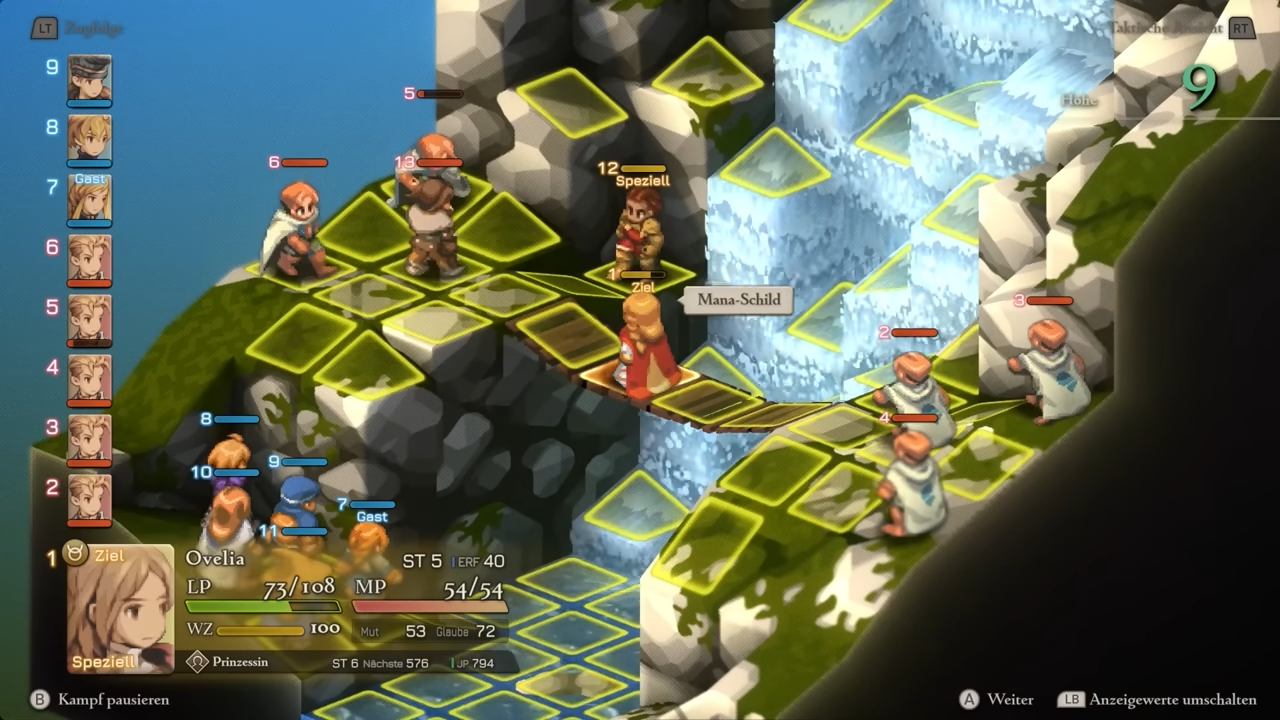Choose turn order portrait number 8
The height and width of the screenshot is (720, 1280).
click(89, 138)
